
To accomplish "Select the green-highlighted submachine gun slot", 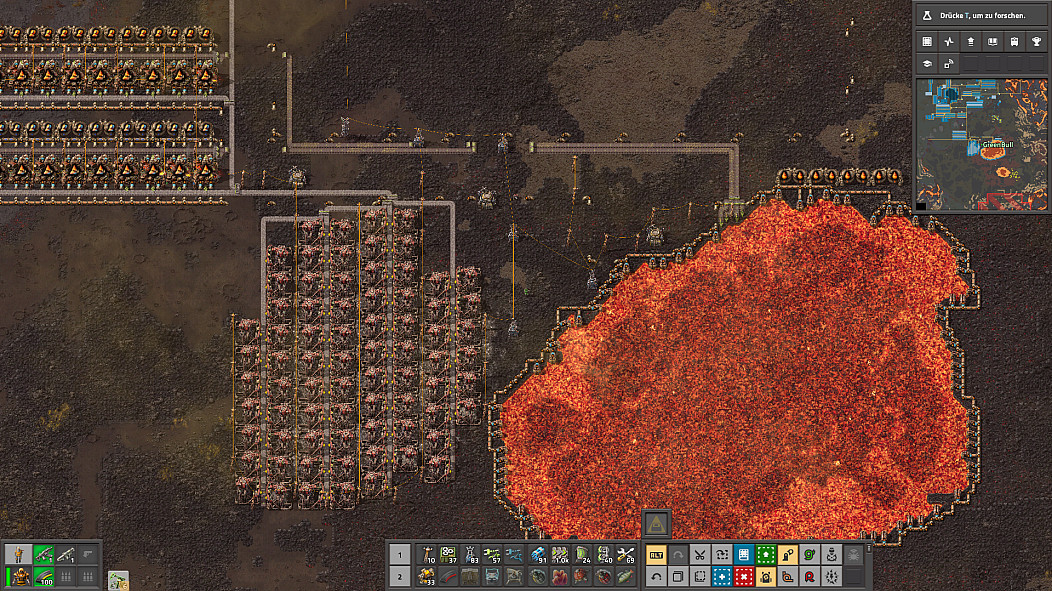I will click(x=43, y=554).
